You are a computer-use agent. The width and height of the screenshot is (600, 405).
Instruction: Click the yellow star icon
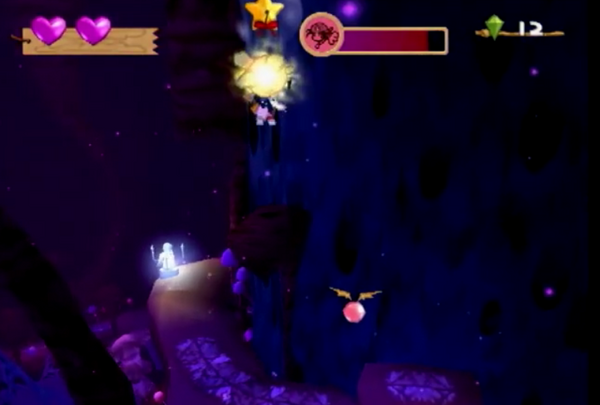(264, 13)
